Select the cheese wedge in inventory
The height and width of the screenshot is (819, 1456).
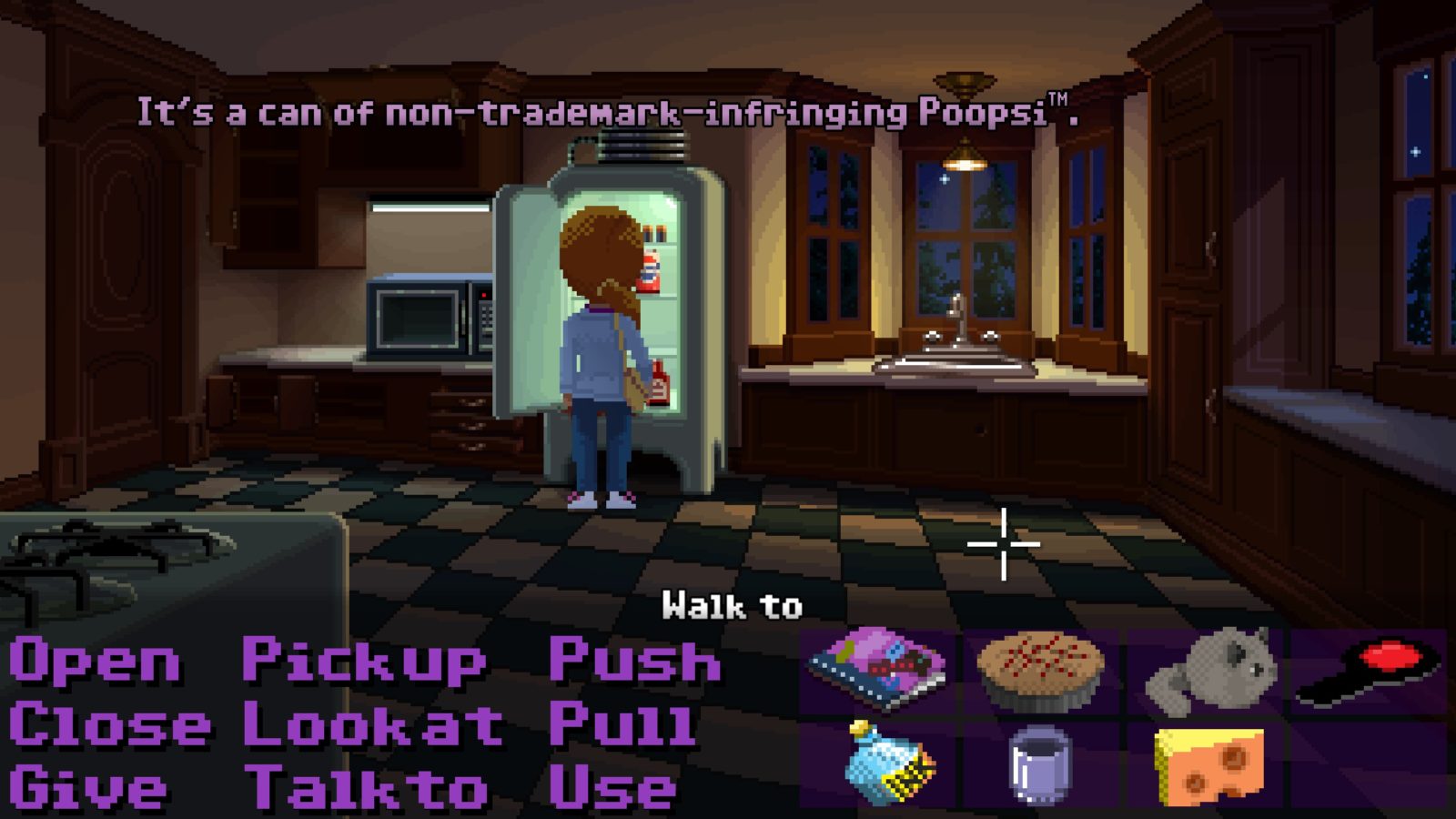(x=1208, y=766)
